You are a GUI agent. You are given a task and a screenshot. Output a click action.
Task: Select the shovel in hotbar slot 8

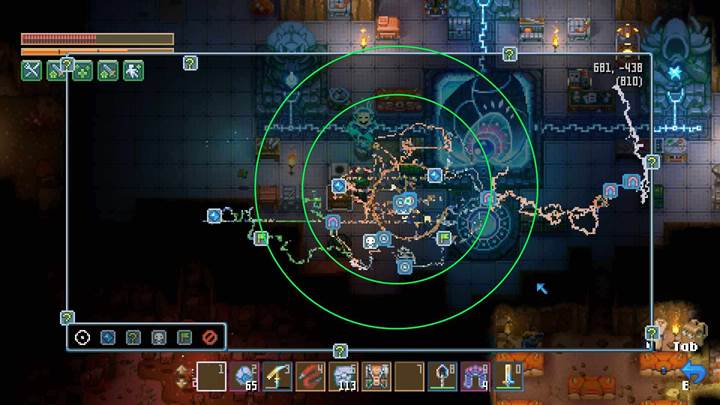pos(442,377)
